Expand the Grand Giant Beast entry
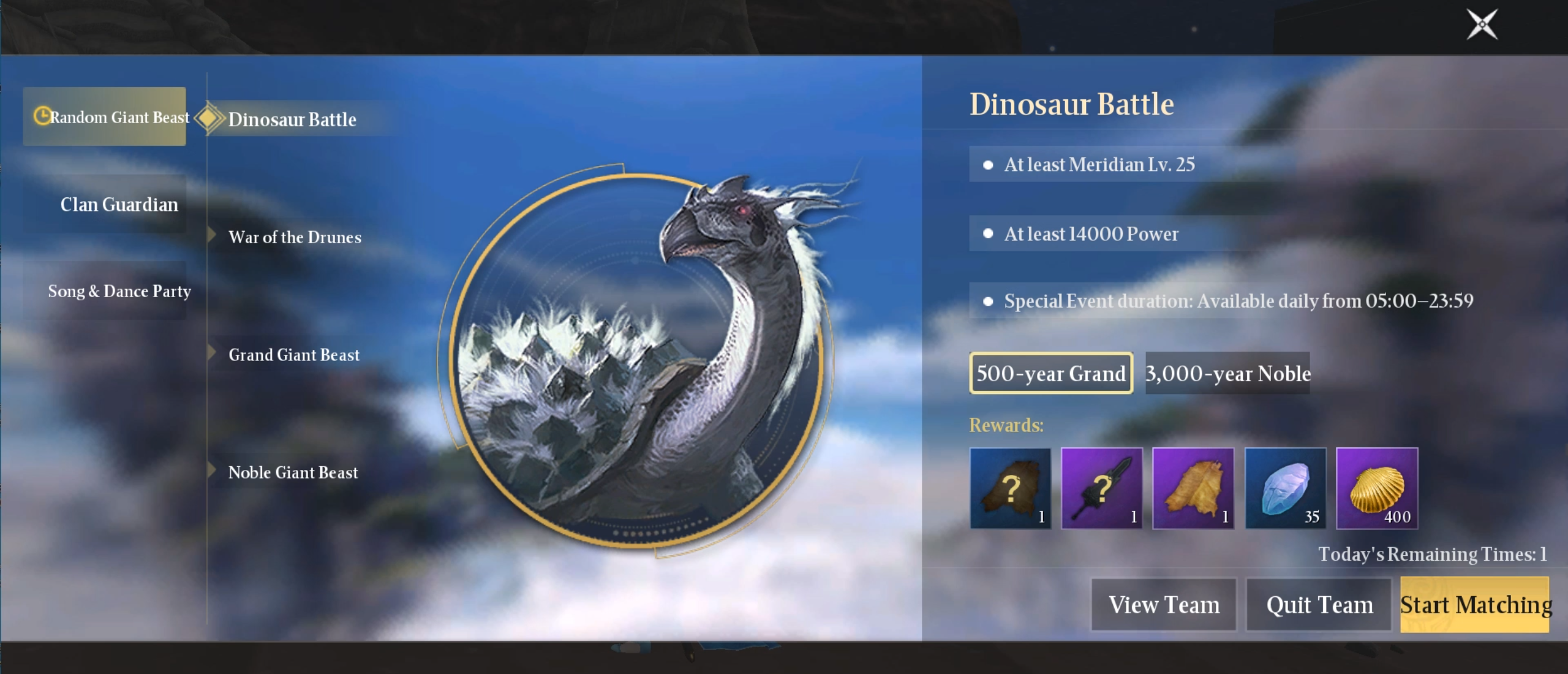The height and width of the screenshot is (674, 1568). coord(293,354)
